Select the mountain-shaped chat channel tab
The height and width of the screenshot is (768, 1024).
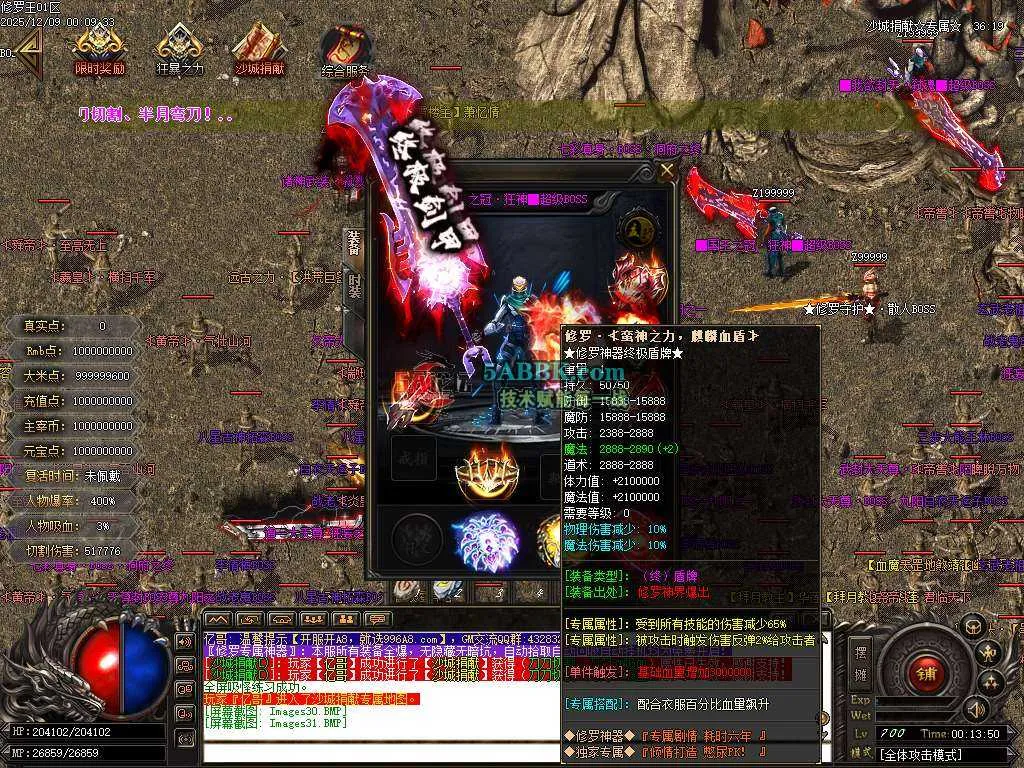pos(217,619)
